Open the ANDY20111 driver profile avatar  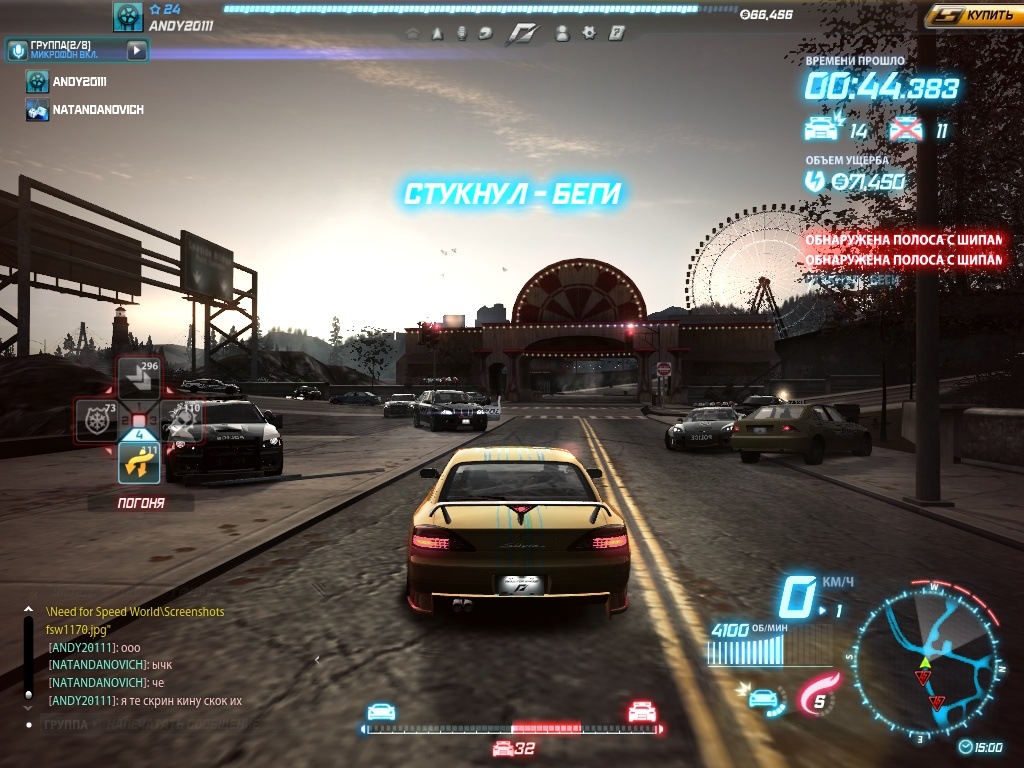pyautogui.click(x=128, y=17)
